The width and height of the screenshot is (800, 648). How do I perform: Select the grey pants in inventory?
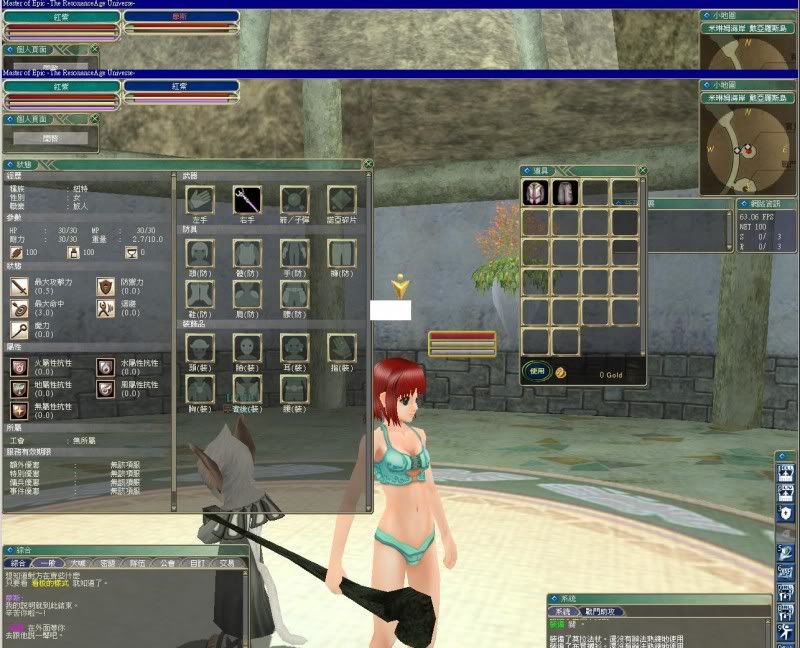click(x=566, y=193)
